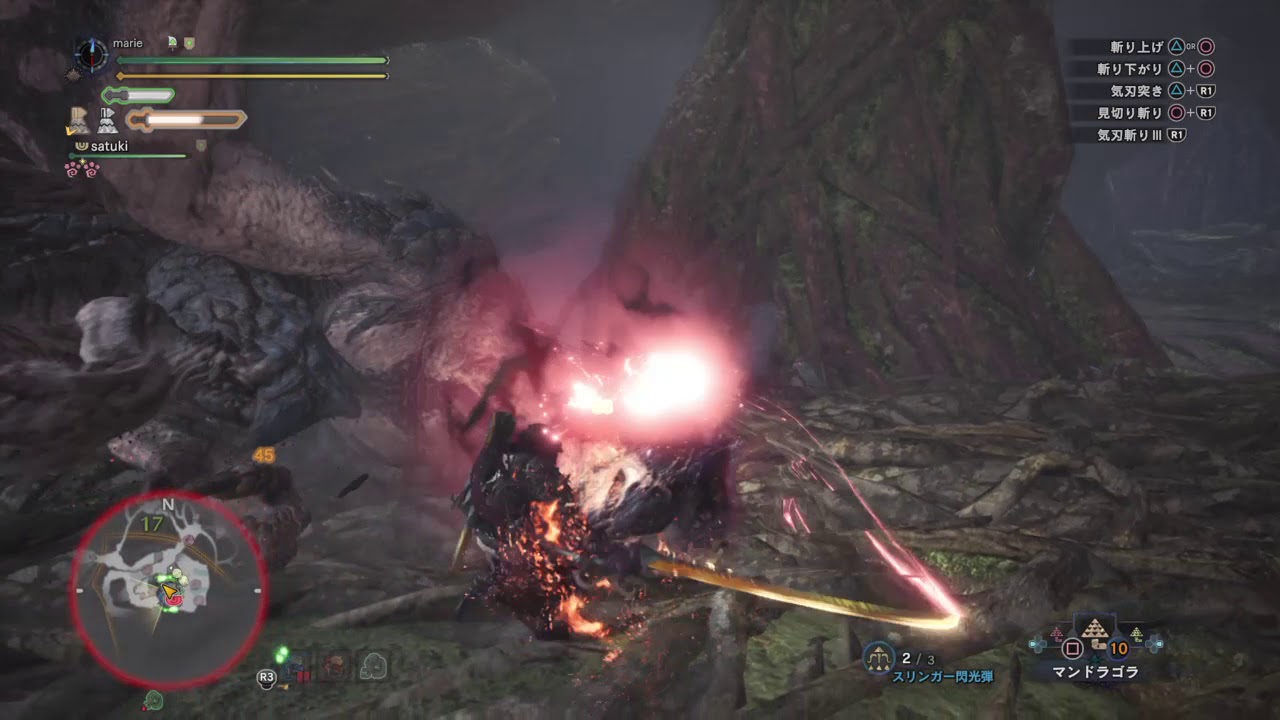Viewport: 1280px width, 720px height.
Task: Select the attack-up buff icon beside spirit gauge
Action: [x=106, y=121]
